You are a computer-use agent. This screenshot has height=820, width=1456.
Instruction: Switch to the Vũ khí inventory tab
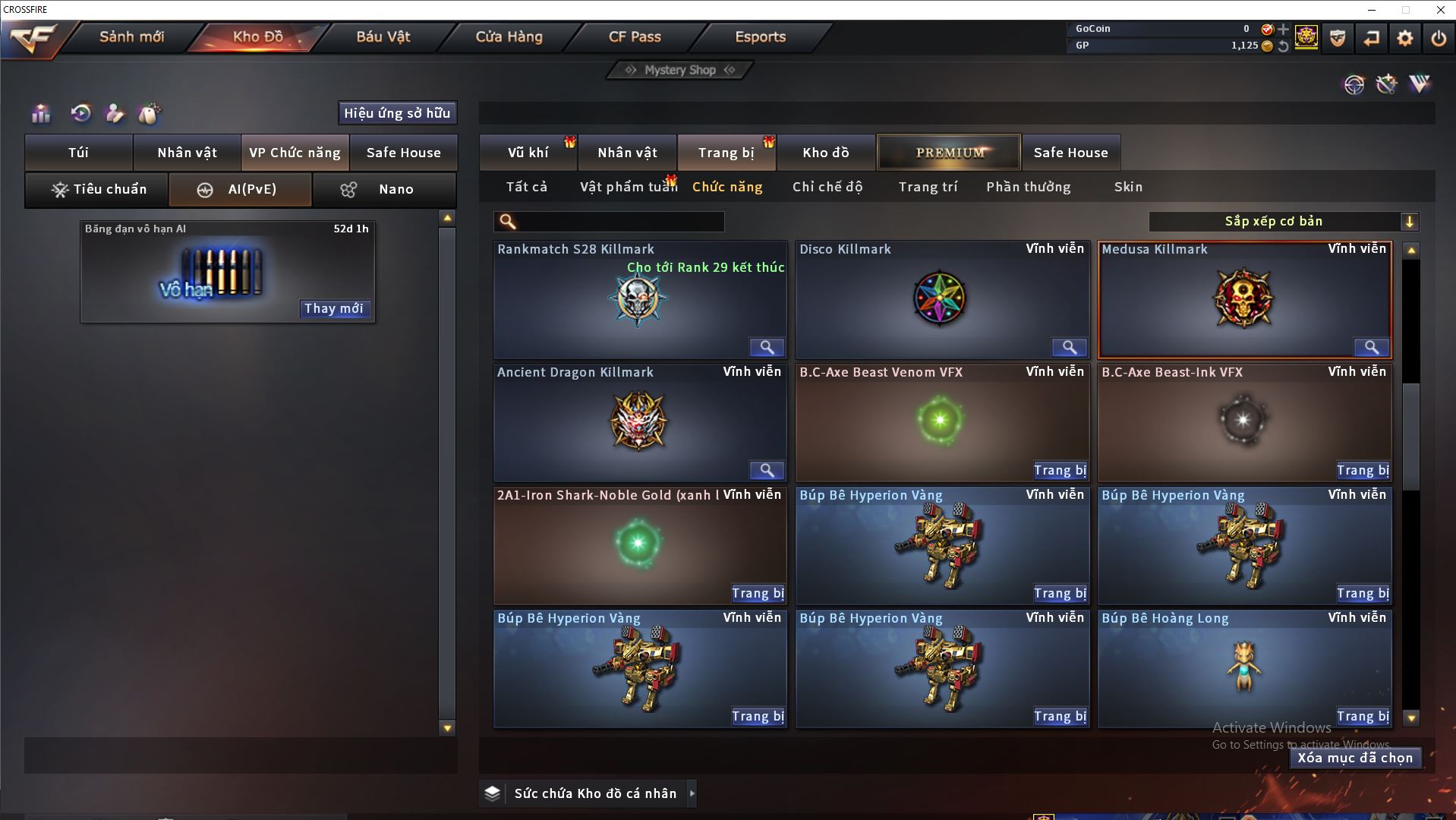pyautogui.click(x=528, y=153)
